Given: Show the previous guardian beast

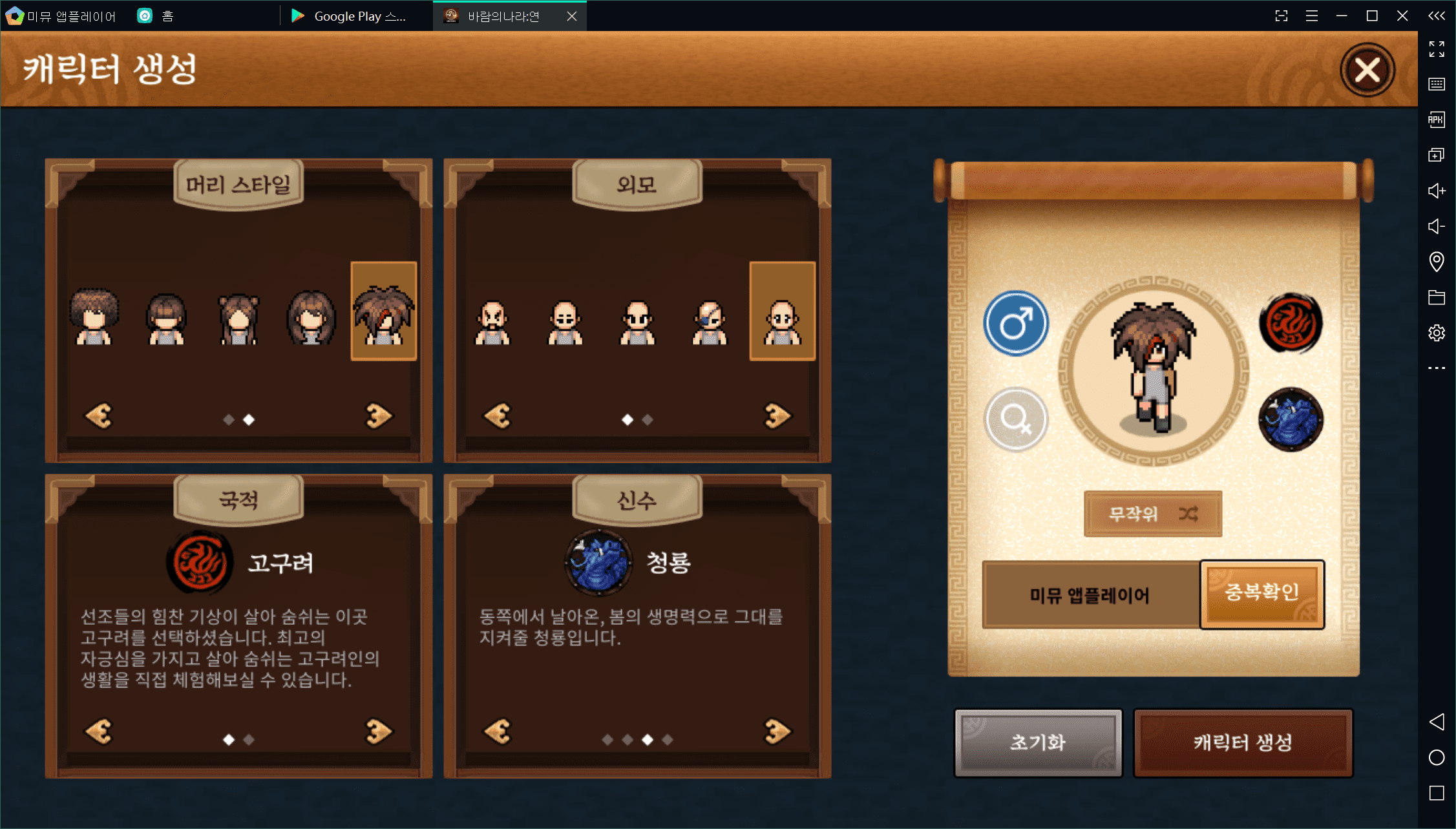Looking at the screenshot, I should [498, 731].
